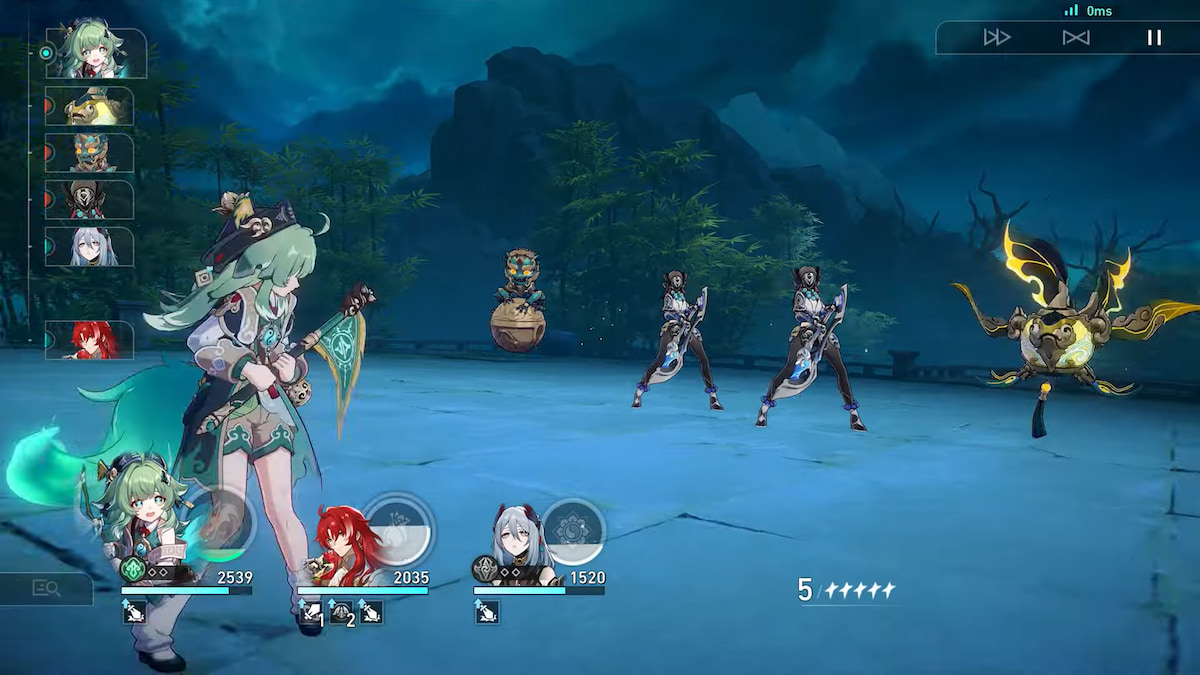Viewport: 1200px width, 675px height.
Task: Activate the green-haired girl's ultimate
Action: point(218,525)
